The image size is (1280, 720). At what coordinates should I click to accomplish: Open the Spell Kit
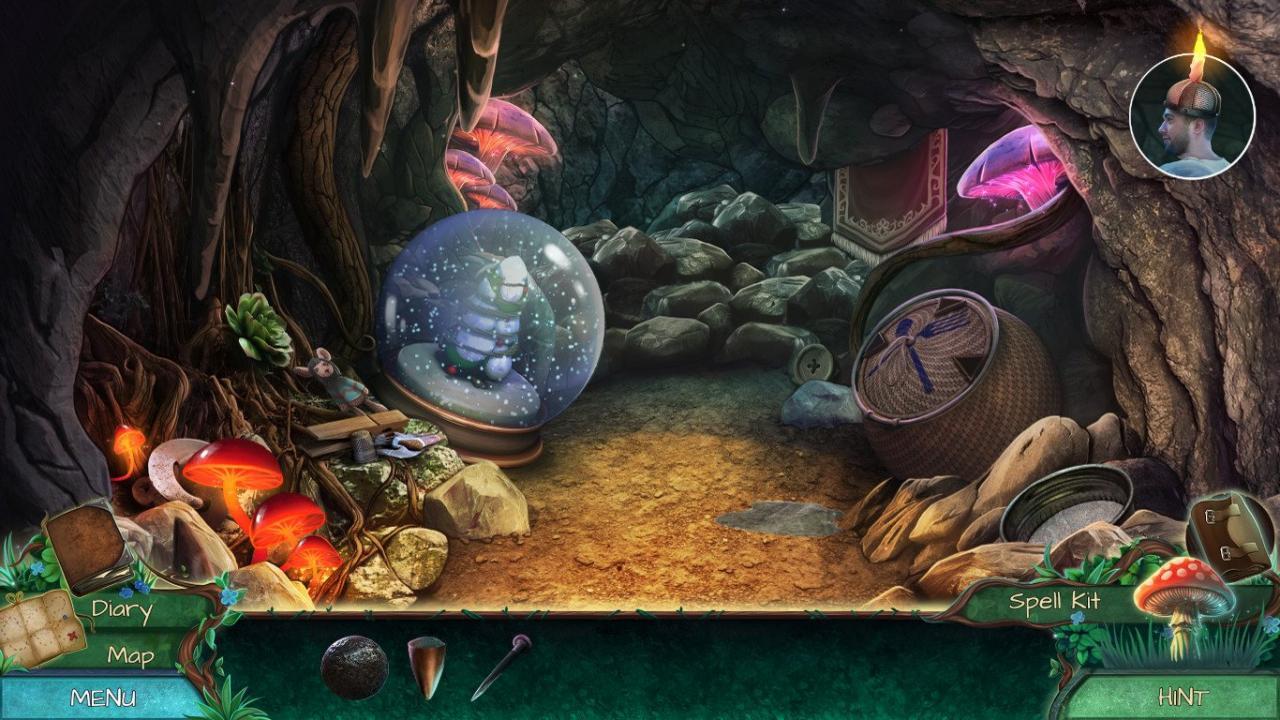point(1056,603)
